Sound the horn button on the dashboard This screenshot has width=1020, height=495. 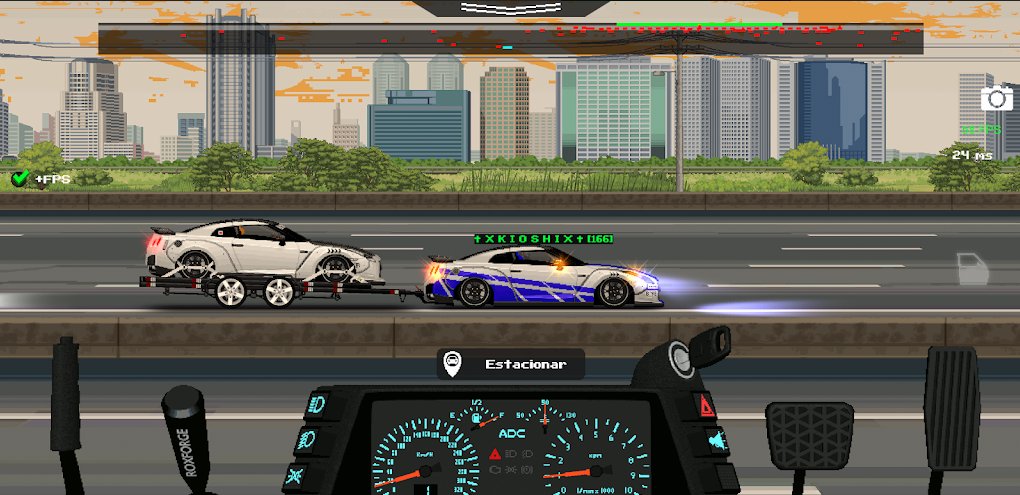tap(715, 439)
